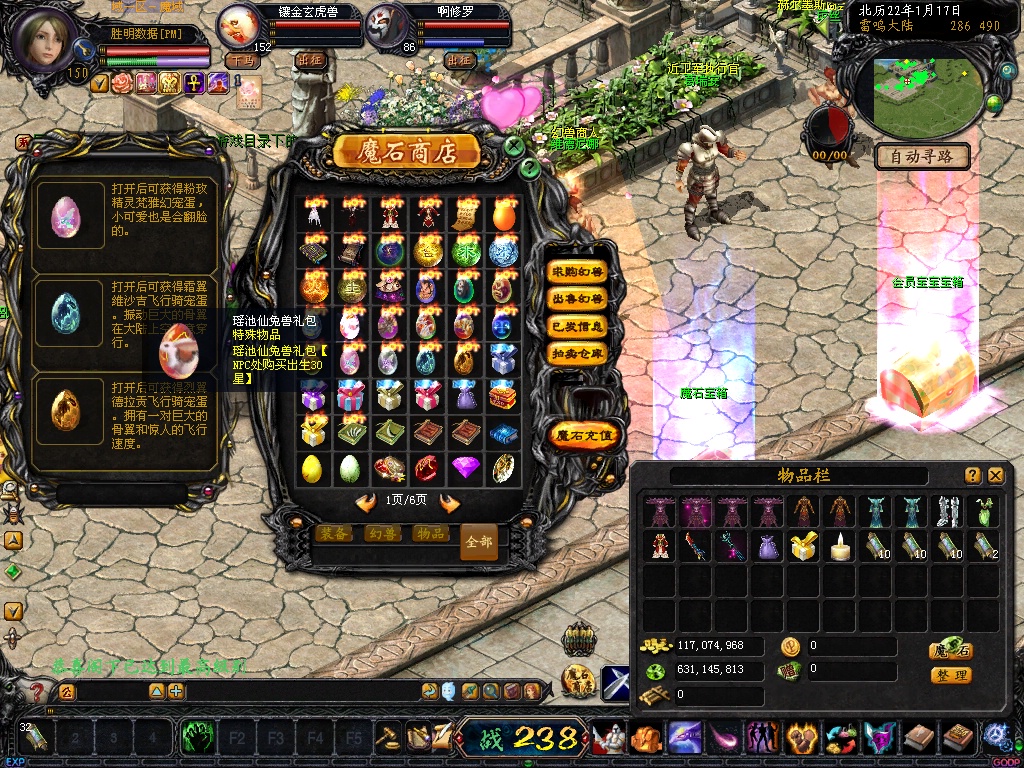This screenshot has height=768, width=1024.
Task: Select the 物品 items tab
Action: coord(430,533)
